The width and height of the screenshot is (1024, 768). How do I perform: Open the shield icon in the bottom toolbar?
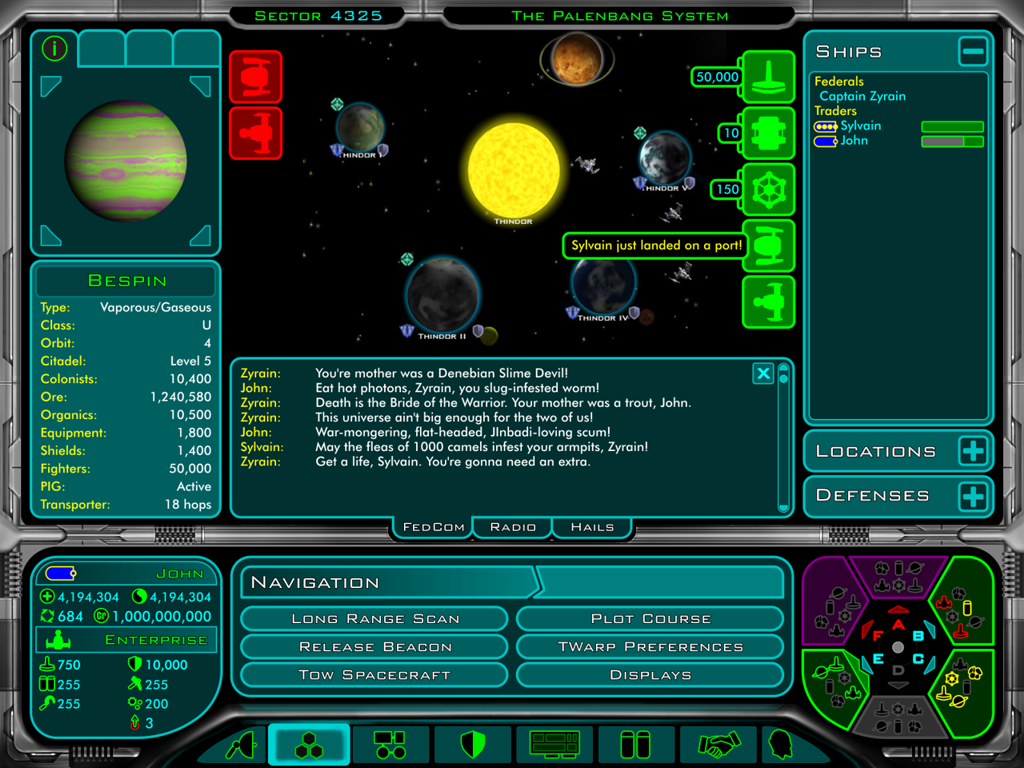(x=472, y=745)
